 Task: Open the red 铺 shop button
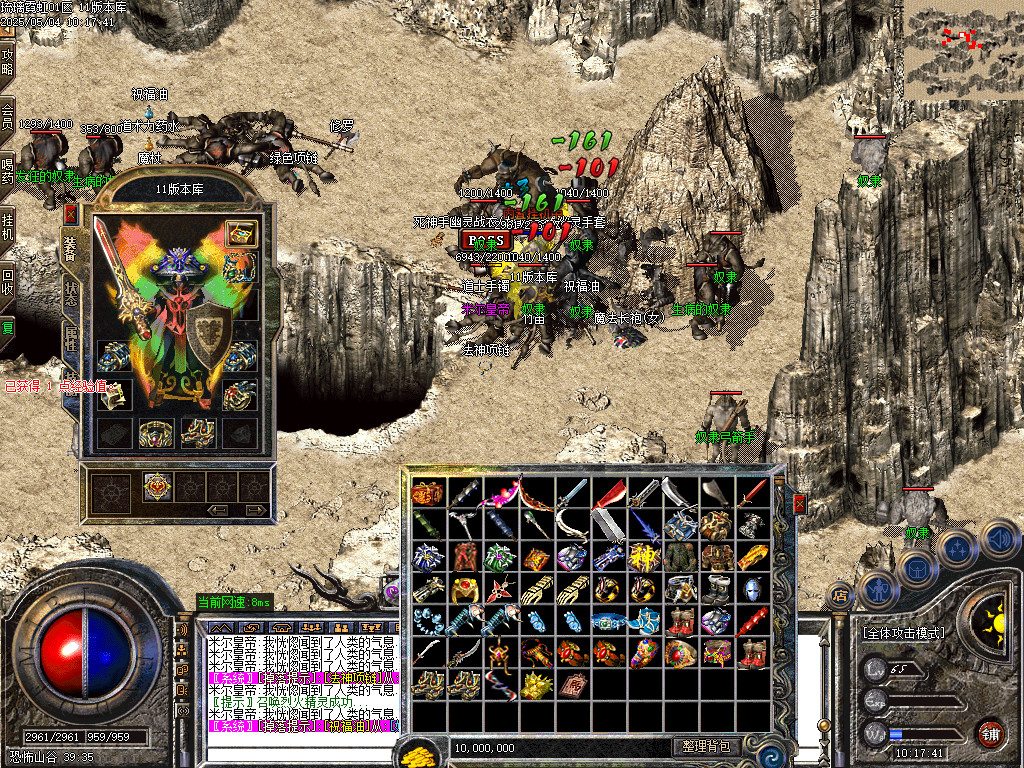990,733
